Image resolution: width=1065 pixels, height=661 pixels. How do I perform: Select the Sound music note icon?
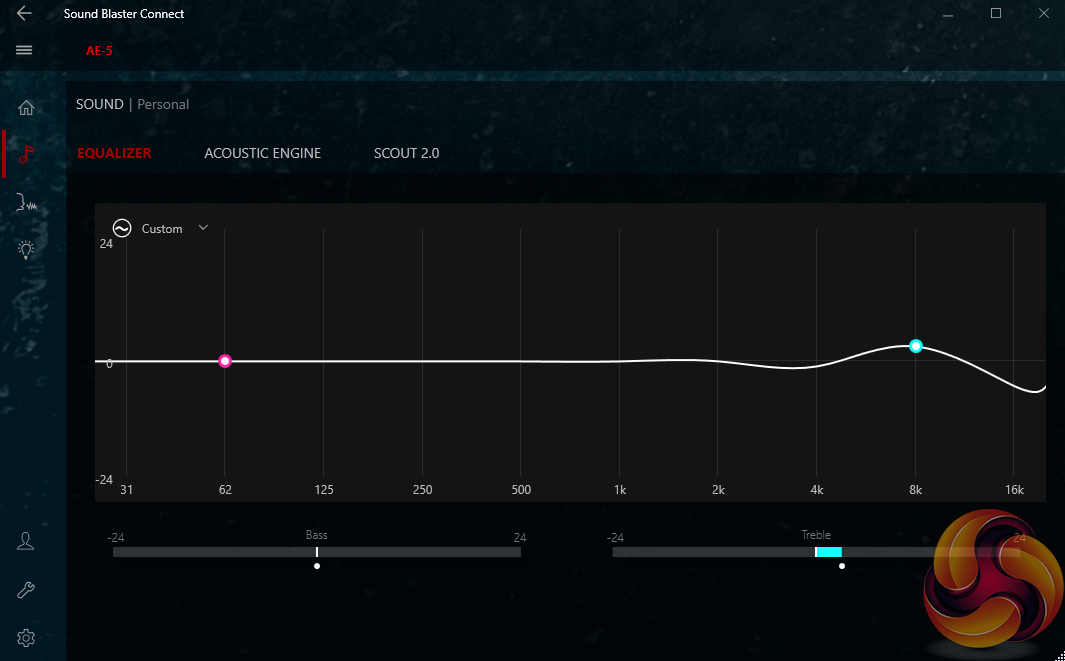pos(26,154)
